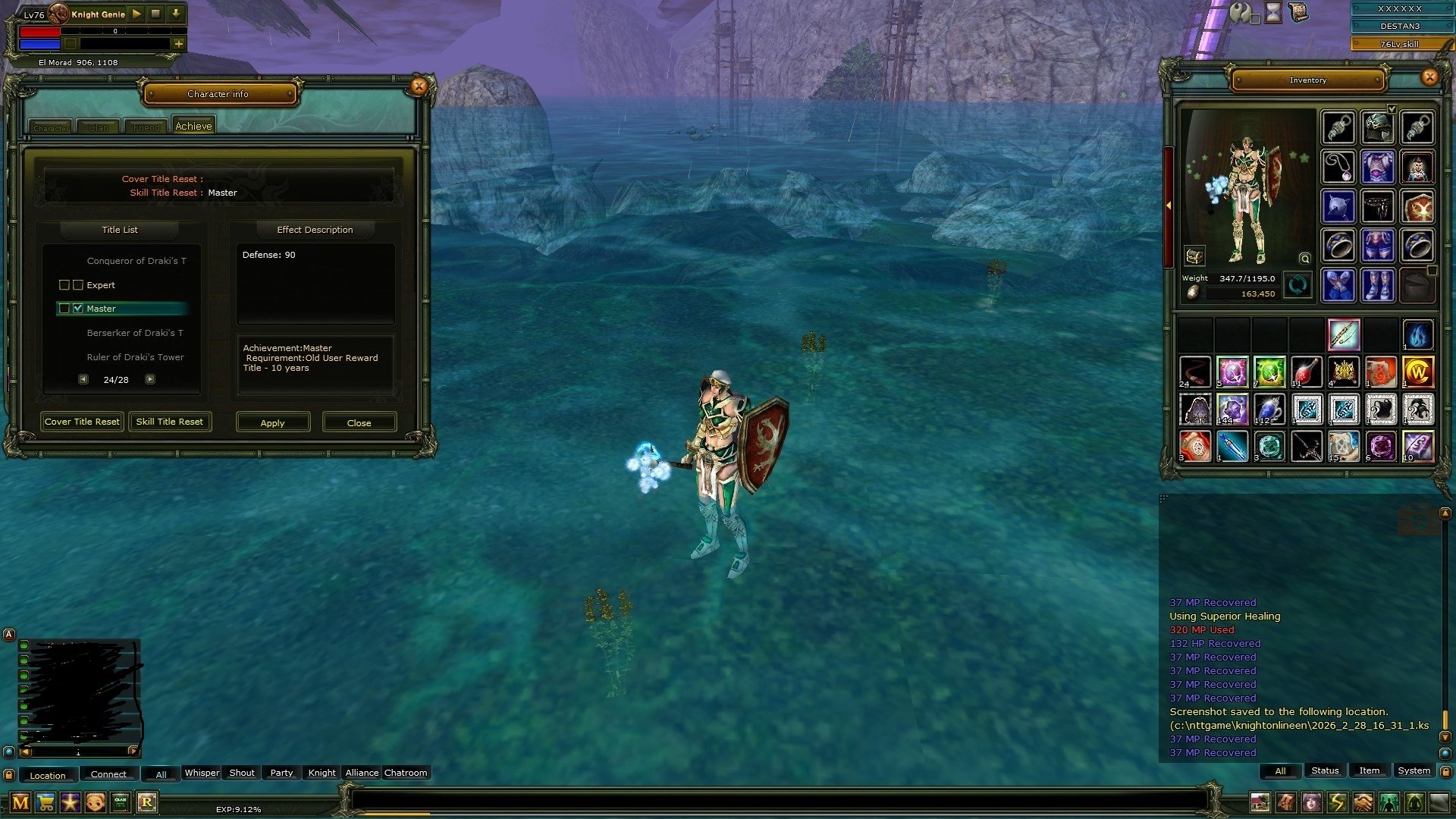Click the right page arrow beside 24/28
This screenshot has height=819, width=1456.
coord(149,378)
